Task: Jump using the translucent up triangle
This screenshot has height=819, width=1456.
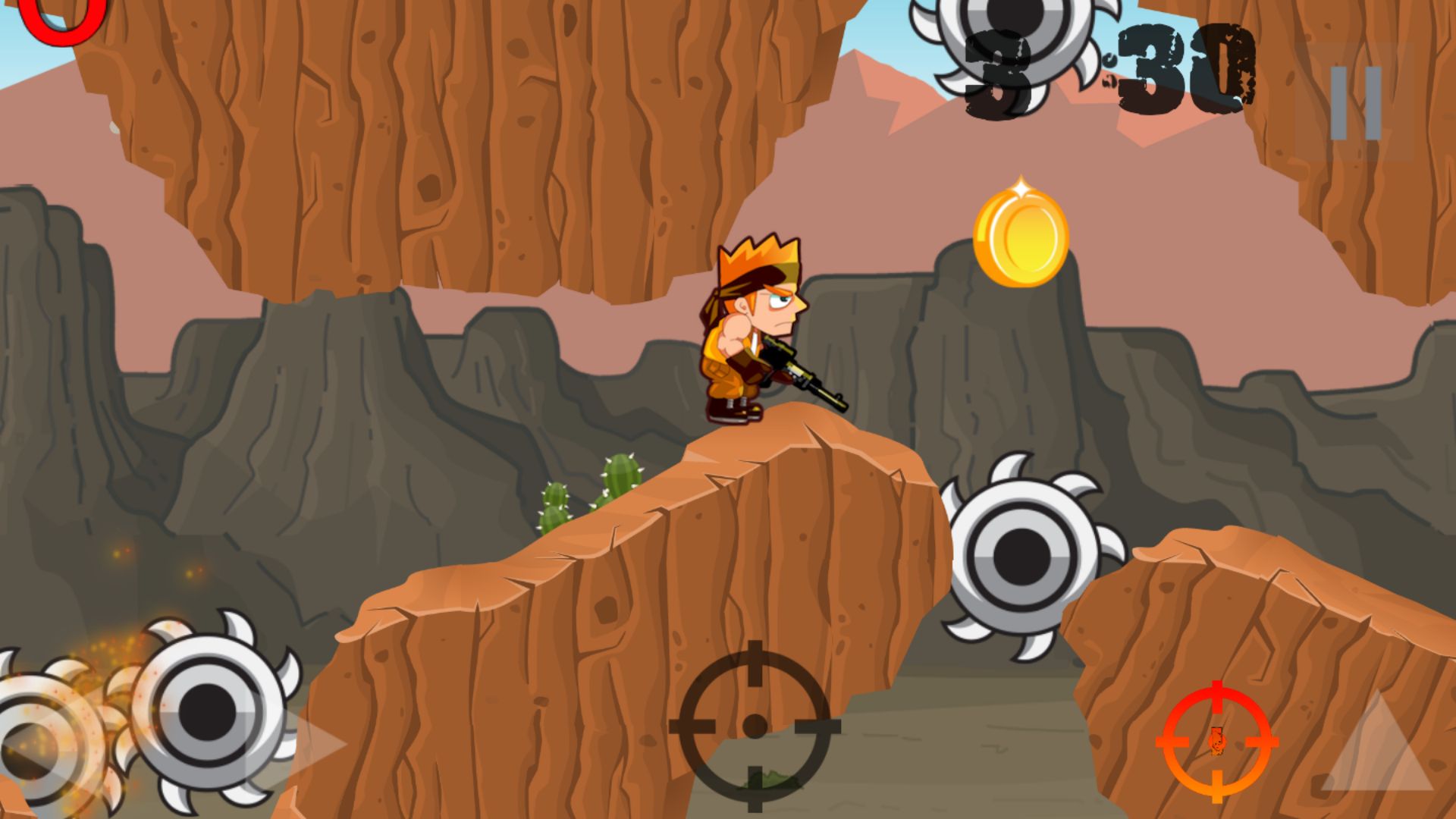Action: click(x=1379, y=745)
